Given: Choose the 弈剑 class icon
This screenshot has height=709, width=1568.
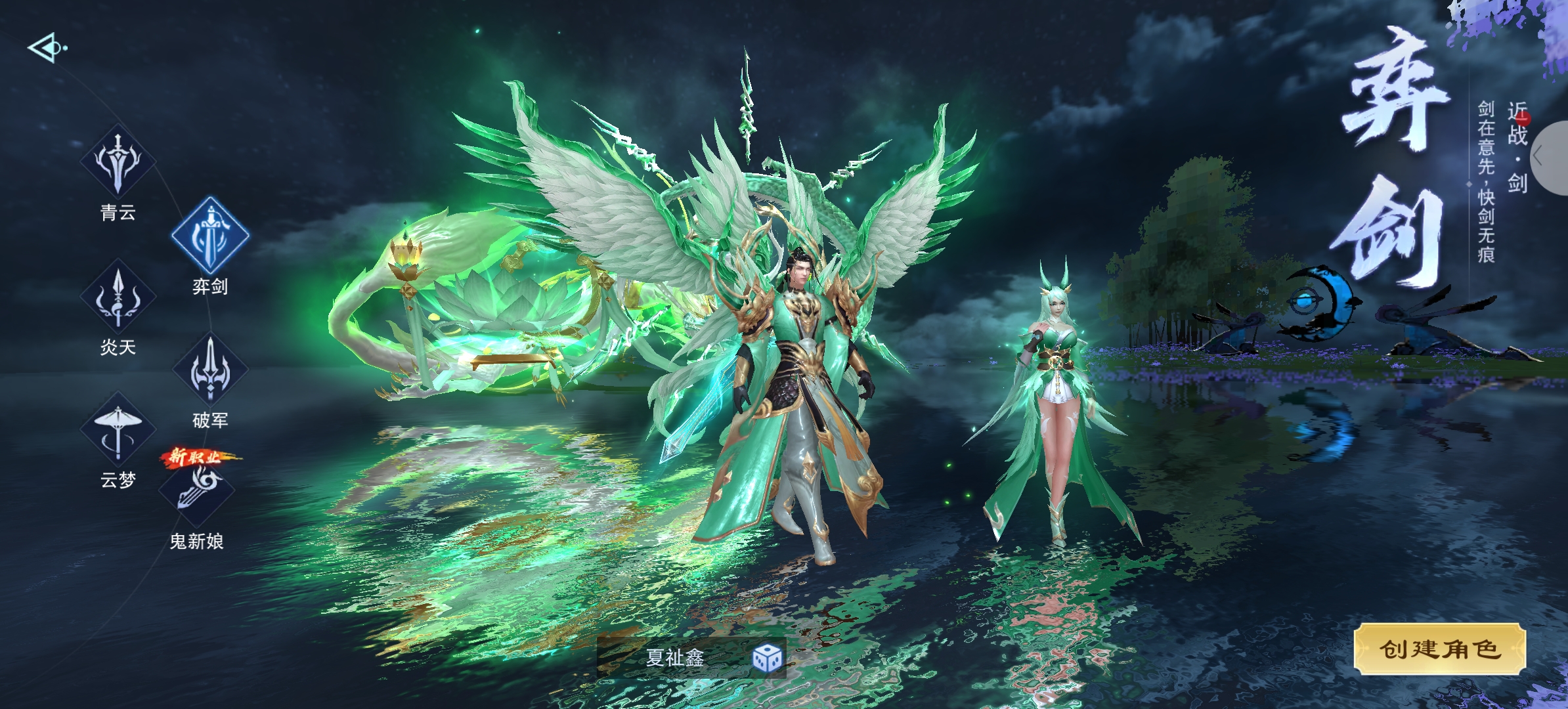Looking at the screenshot, I should (x=210, y=236).
